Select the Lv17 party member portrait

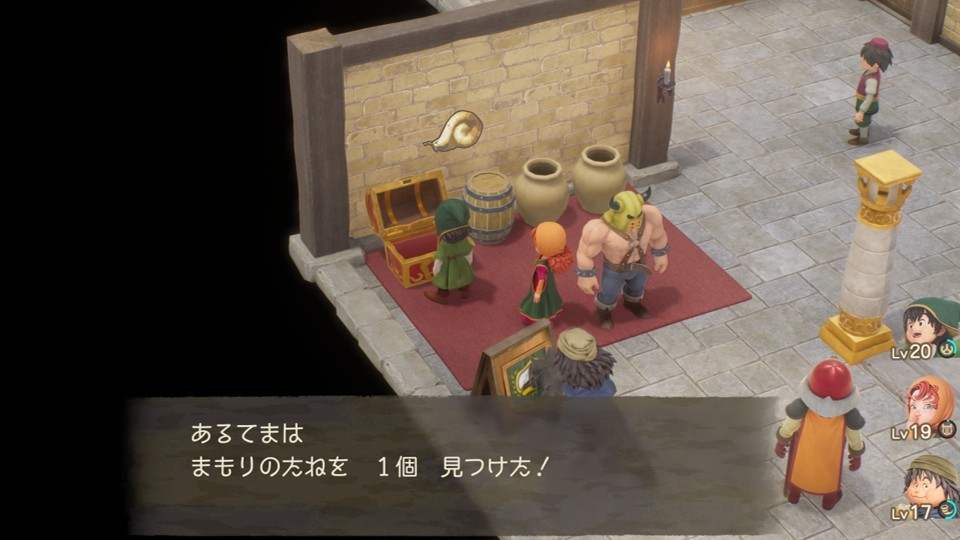click(930, 480)
